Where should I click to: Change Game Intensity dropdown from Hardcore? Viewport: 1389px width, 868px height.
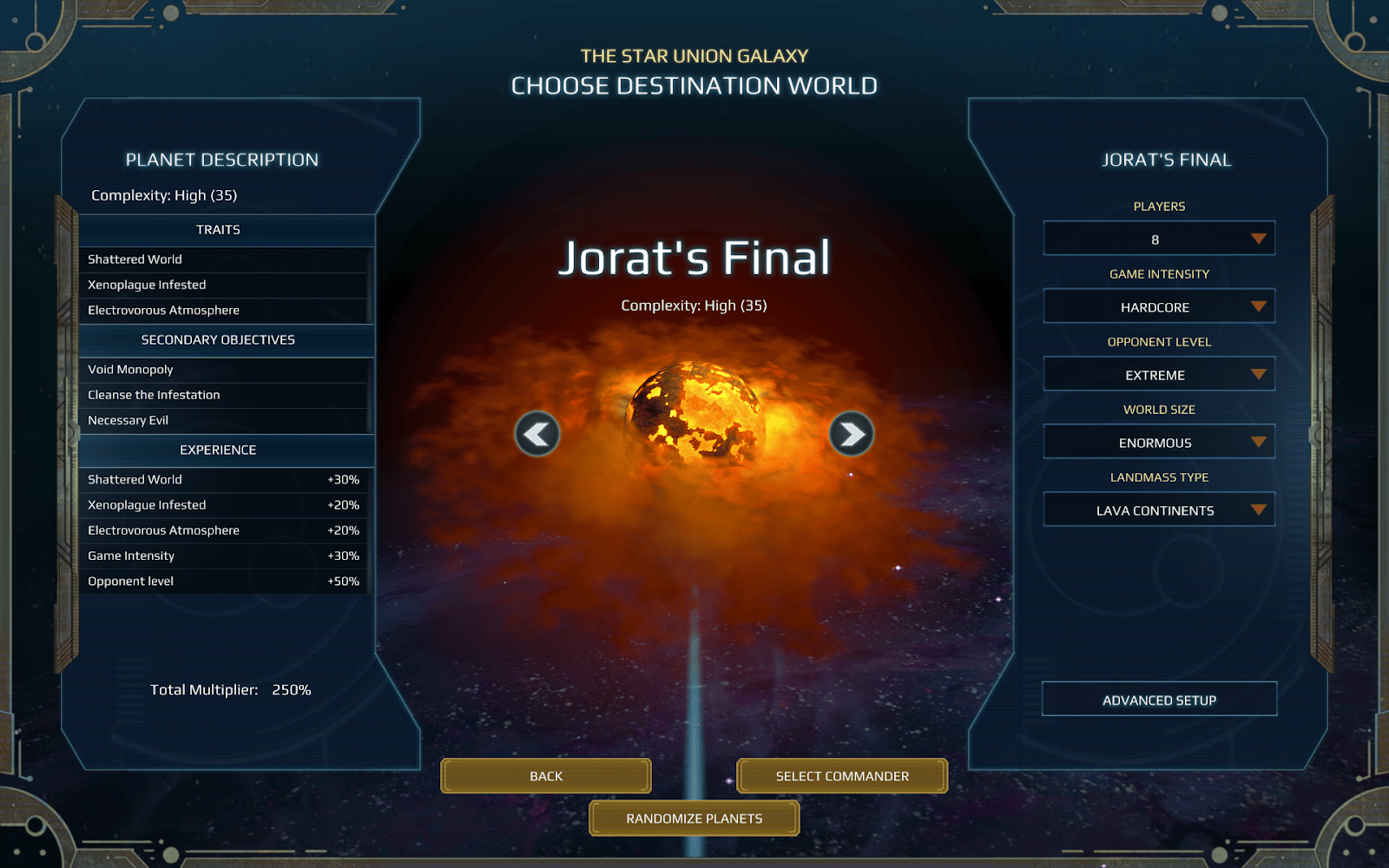point(1159,306)
